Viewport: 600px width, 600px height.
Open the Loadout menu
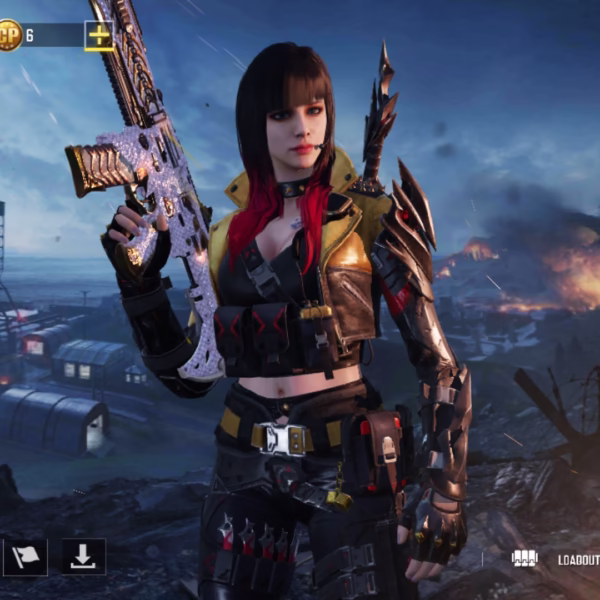pos(556,559)
